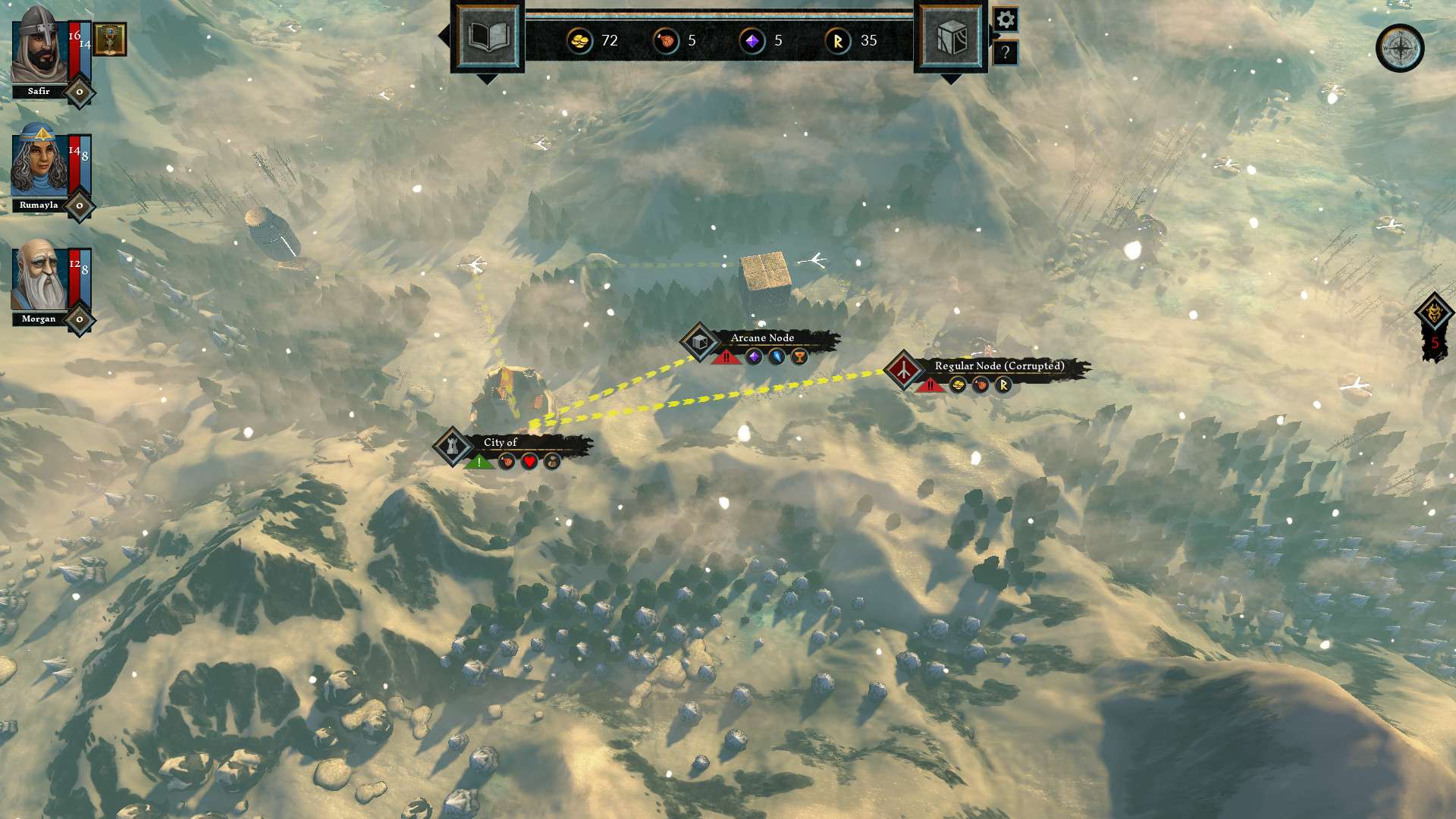Viewport: 1456px width, 819px height.
Task: Click the gold coins resource icon
Action: click(580, 40)
